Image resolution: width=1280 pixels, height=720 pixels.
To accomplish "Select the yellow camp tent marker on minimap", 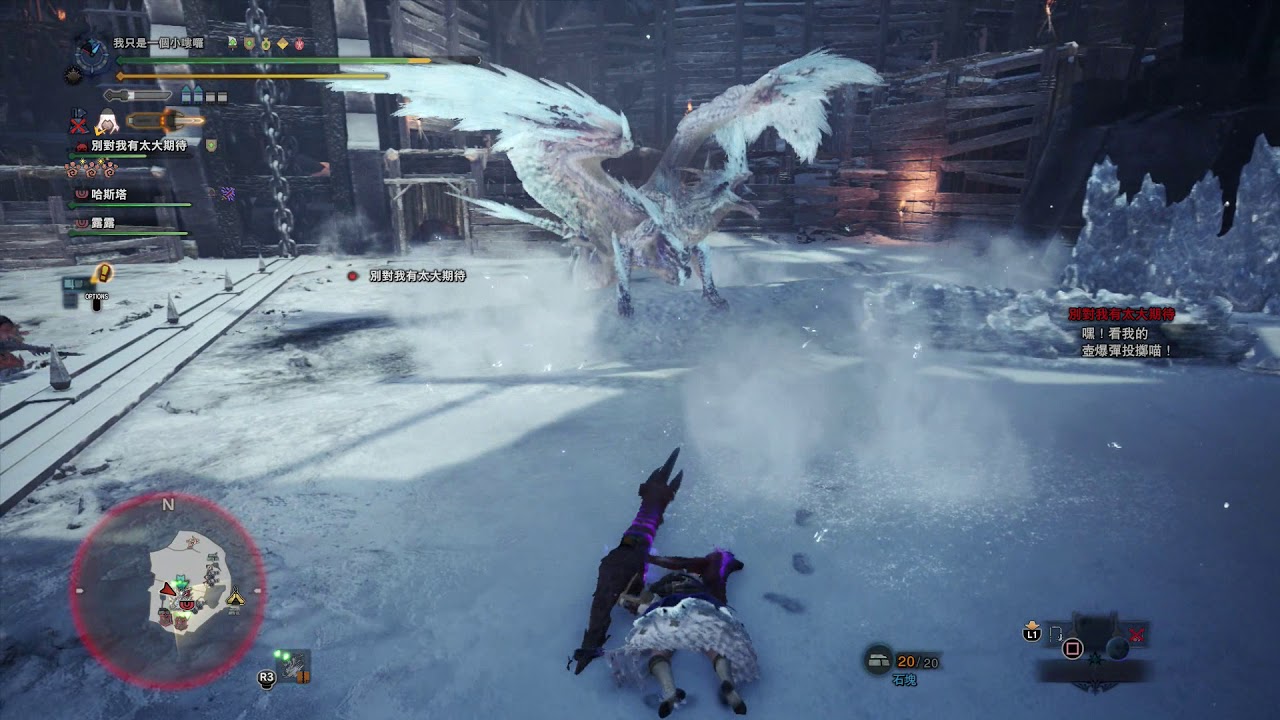I will pos(236,598).
